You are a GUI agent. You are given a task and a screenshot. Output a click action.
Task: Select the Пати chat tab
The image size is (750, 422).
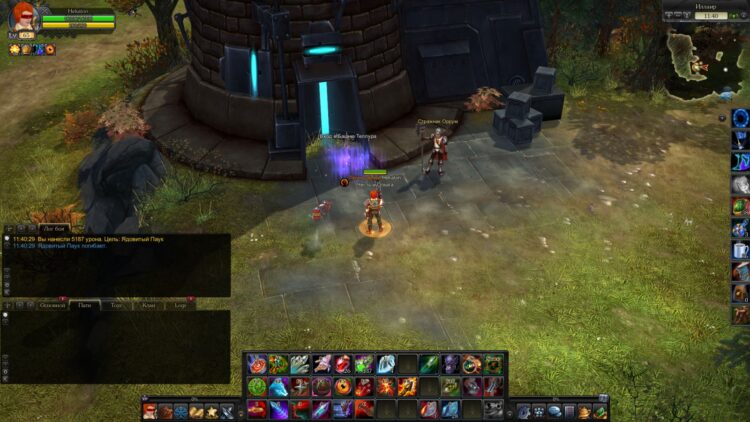[85, 304]
